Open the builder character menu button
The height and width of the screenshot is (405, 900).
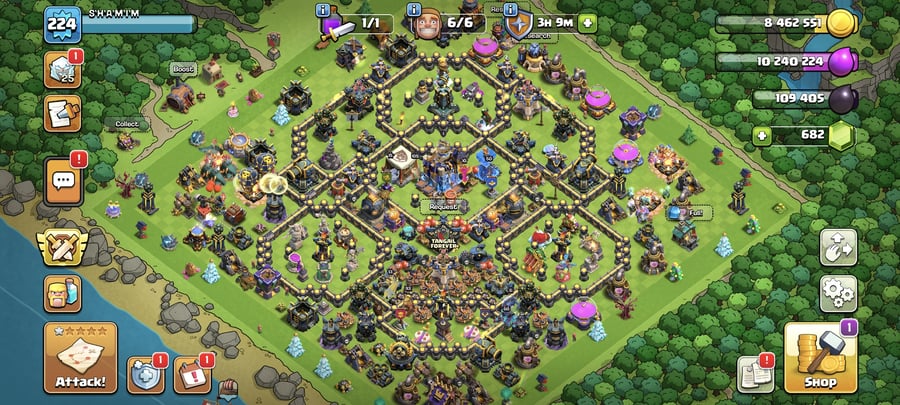(x=62, y=294)
